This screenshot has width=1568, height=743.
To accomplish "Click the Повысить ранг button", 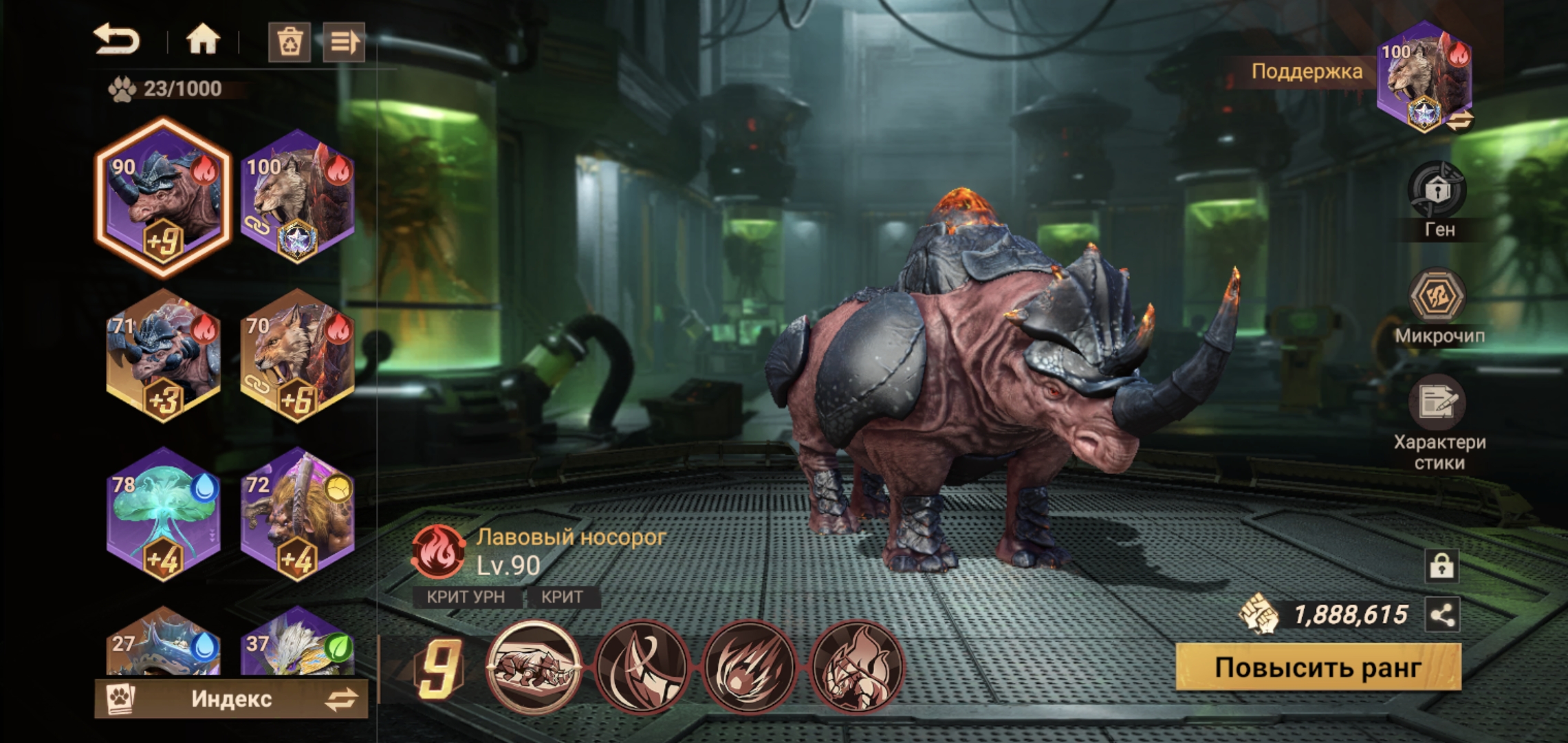I will coord(1318,667).
